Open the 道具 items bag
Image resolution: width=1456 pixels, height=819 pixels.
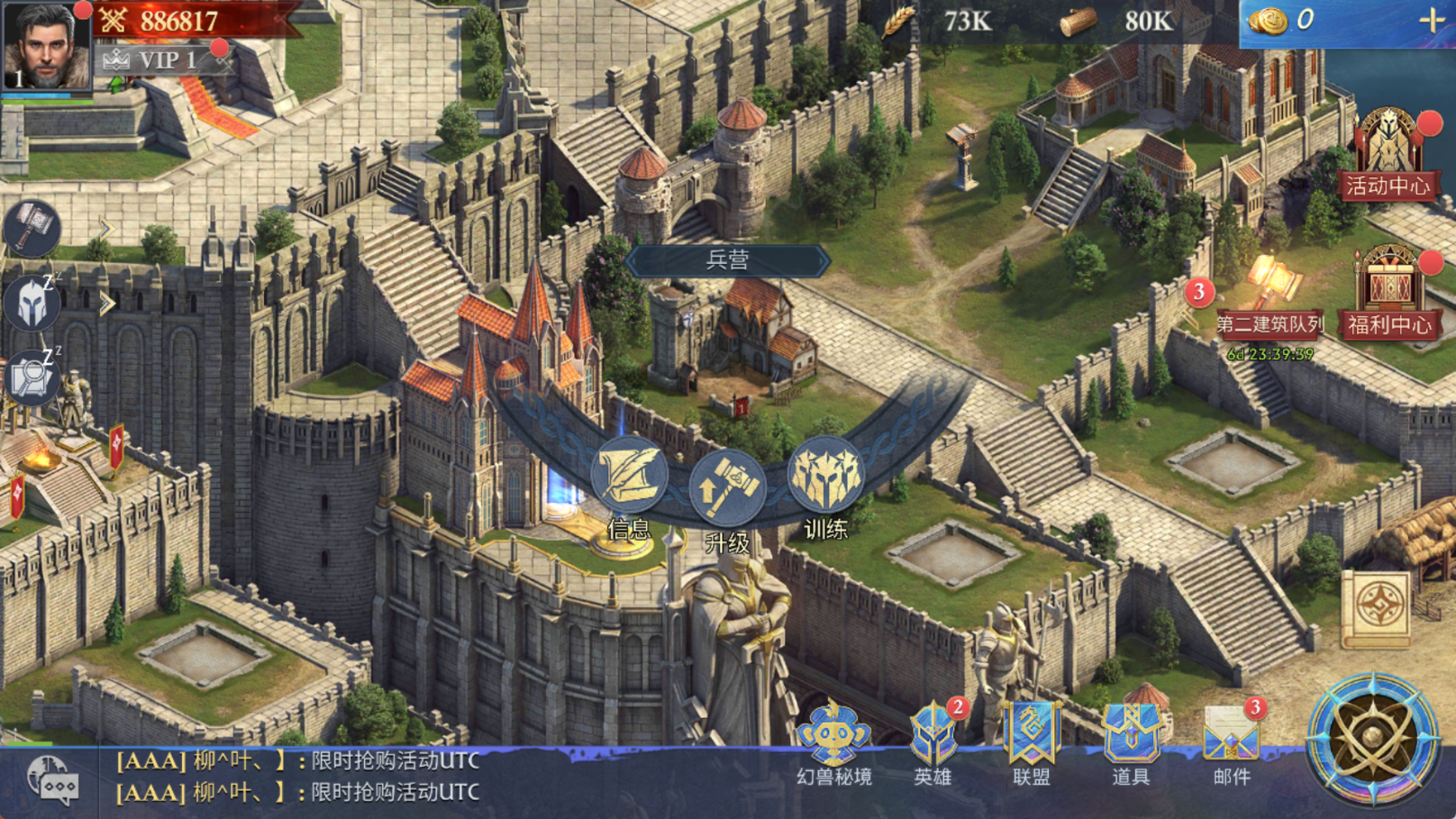pos(1131,741)
